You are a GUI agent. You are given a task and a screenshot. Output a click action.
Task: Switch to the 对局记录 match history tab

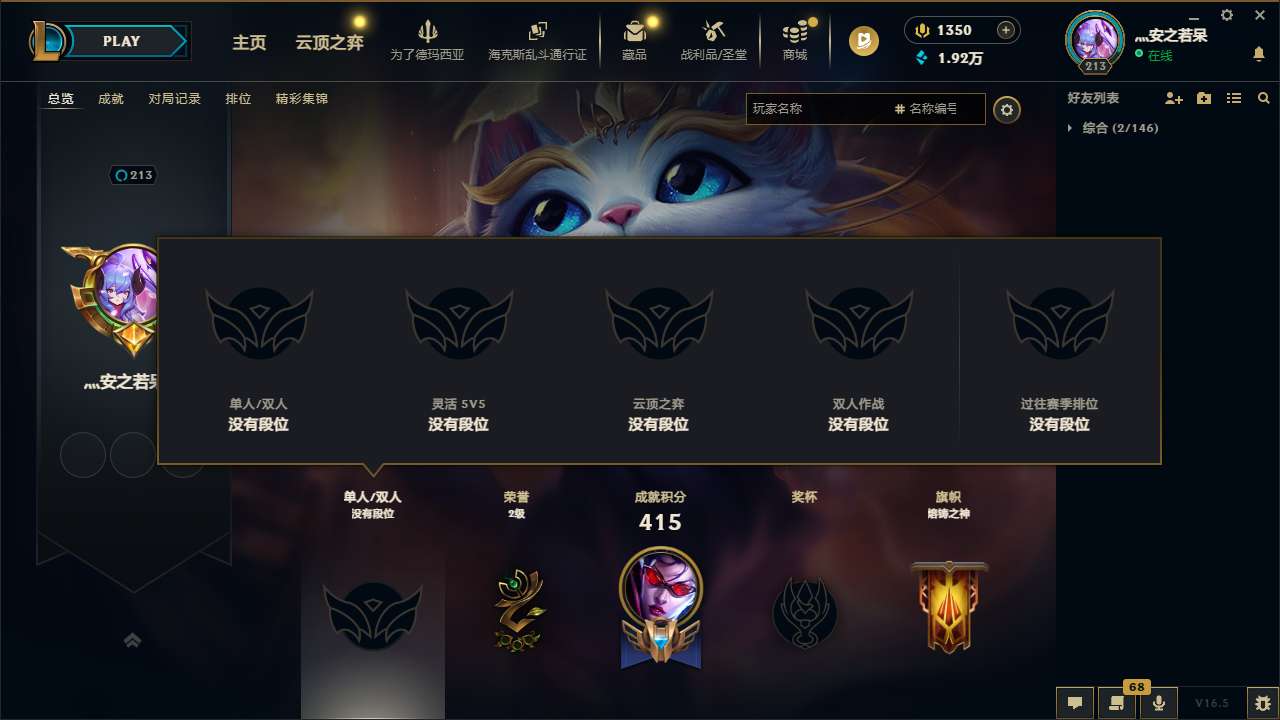pyautogui.click(x=175, y=99)
